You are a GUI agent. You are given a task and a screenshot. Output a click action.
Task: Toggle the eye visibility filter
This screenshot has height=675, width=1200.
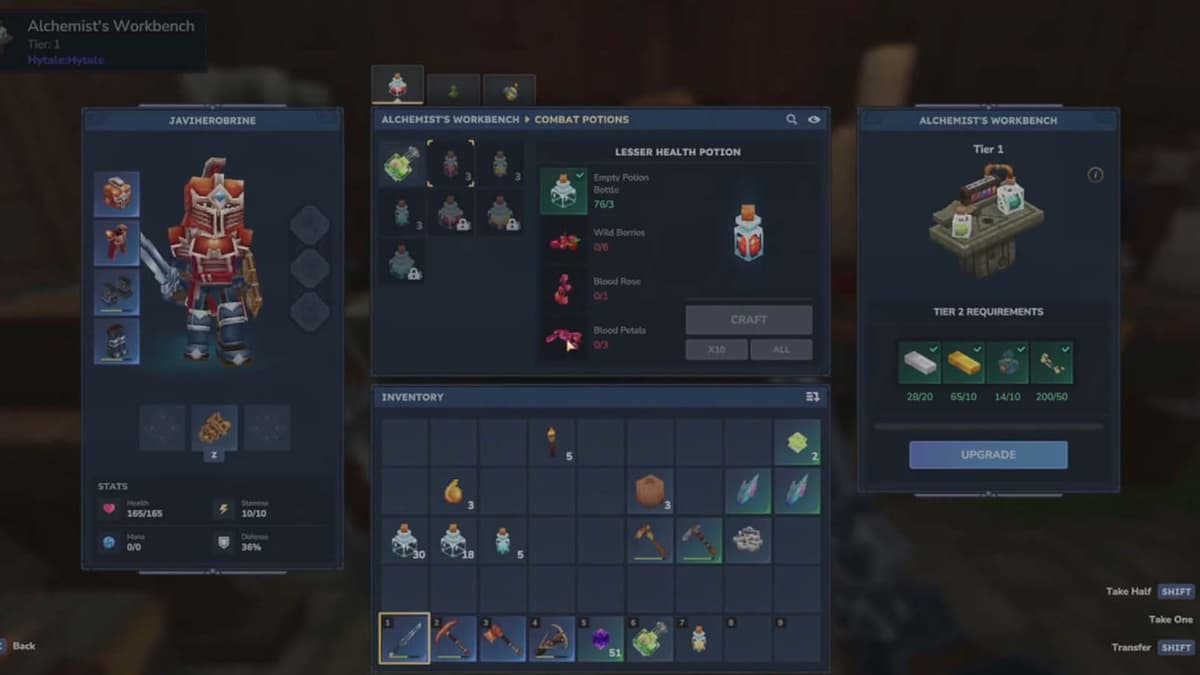[x=814, y=120]
